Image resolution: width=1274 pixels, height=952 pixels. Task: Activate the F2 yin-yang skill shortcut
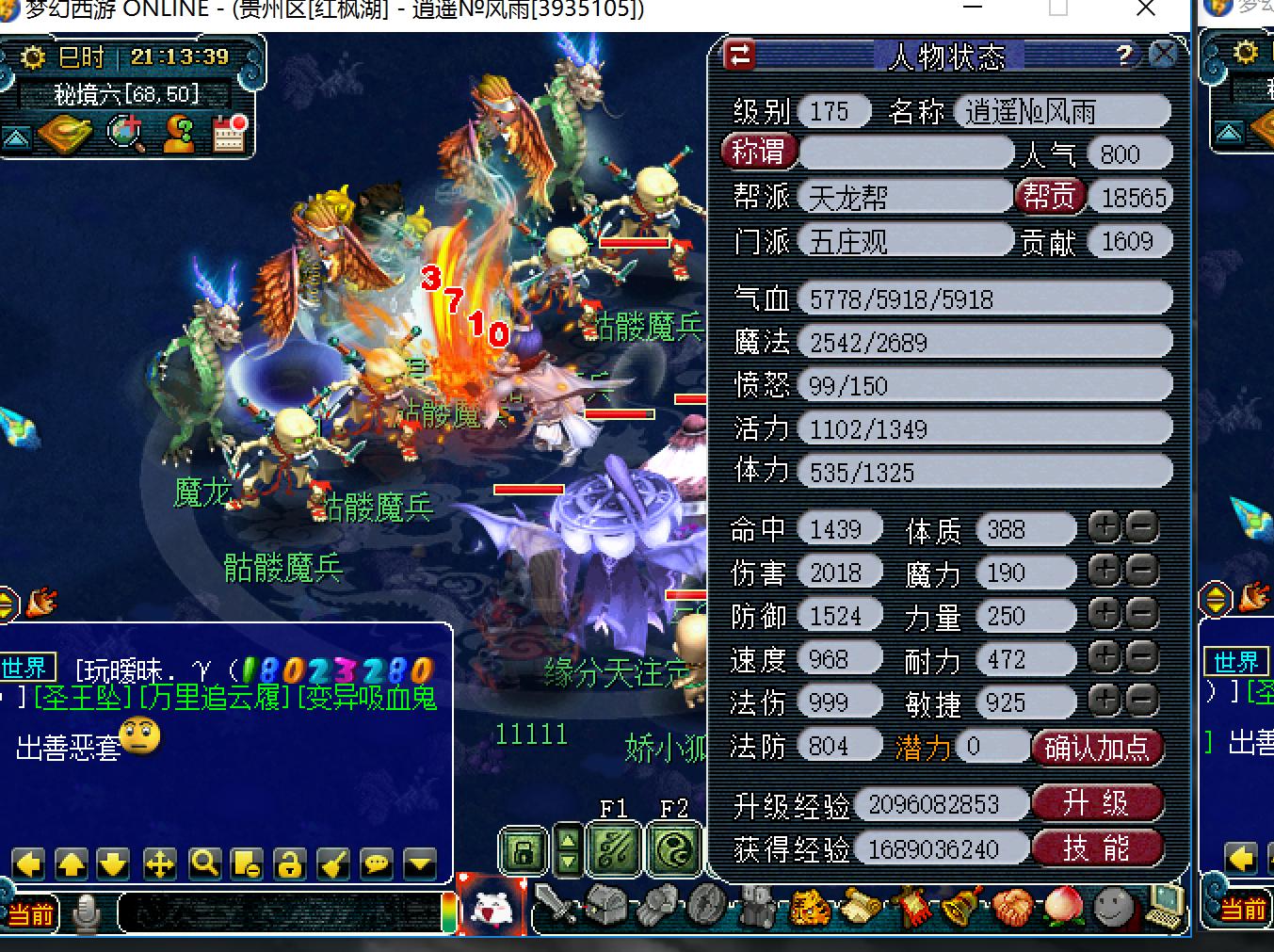coord(674,848)
